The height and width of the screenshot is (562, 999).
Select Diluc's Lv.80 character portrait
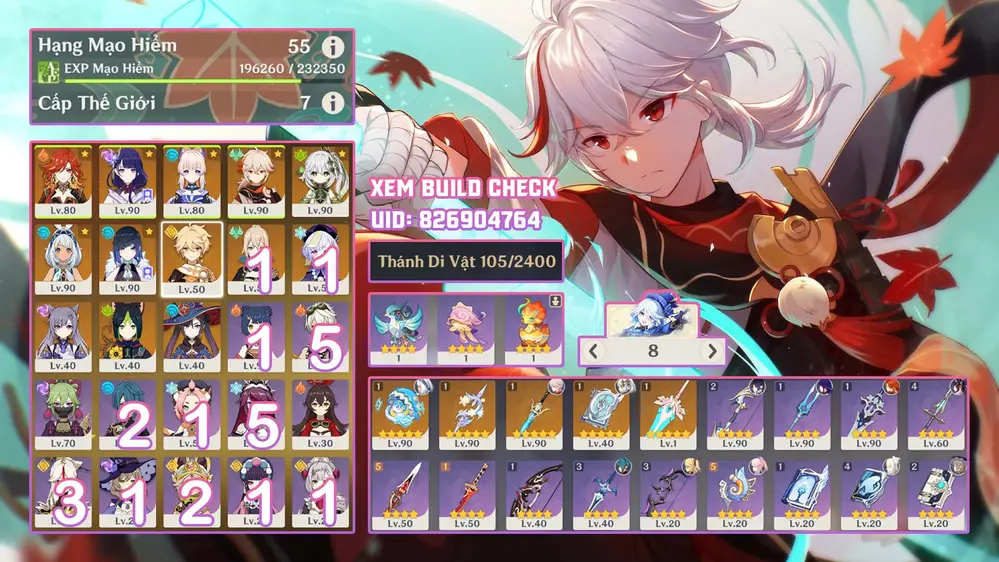64,181
